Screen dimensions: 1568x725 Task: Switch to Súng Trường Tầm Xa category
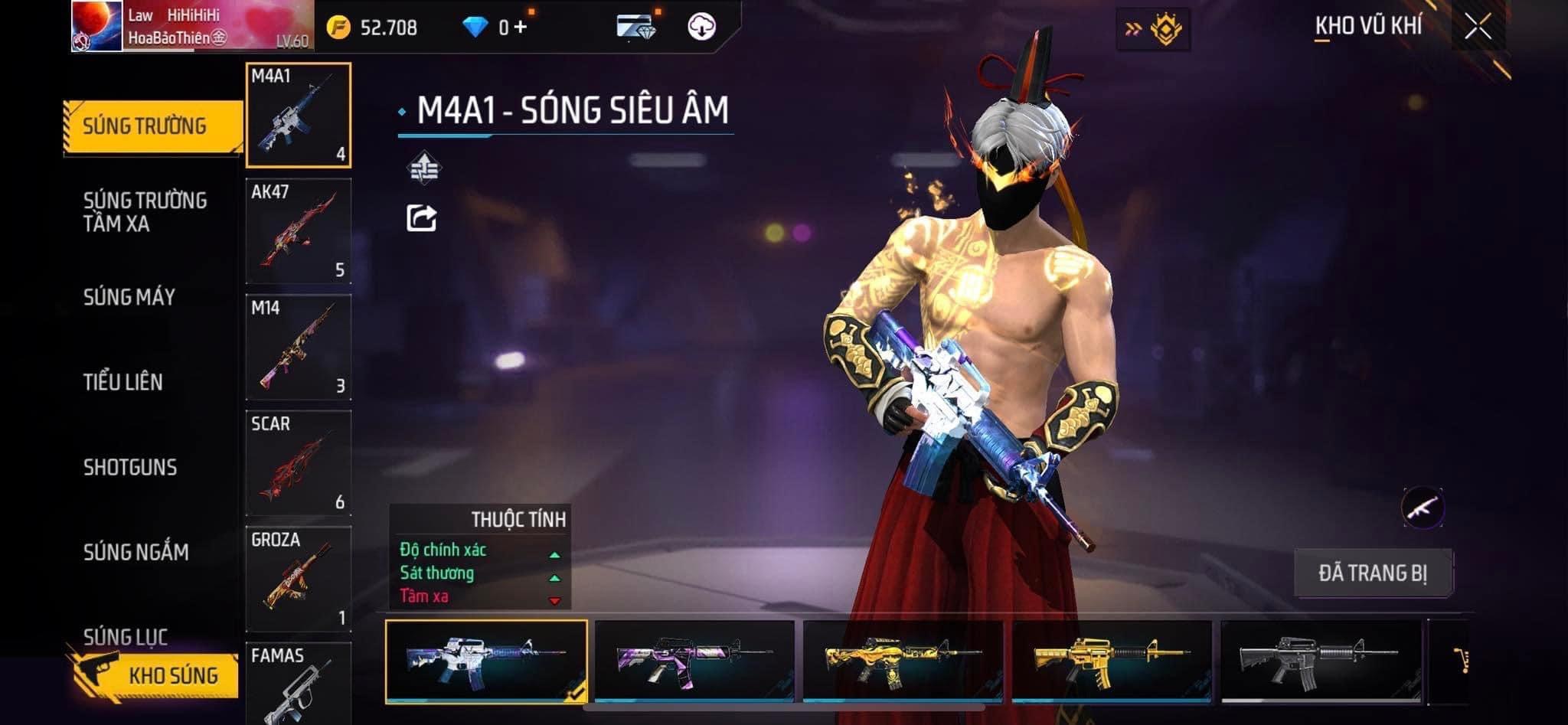[x=144, y=212]
